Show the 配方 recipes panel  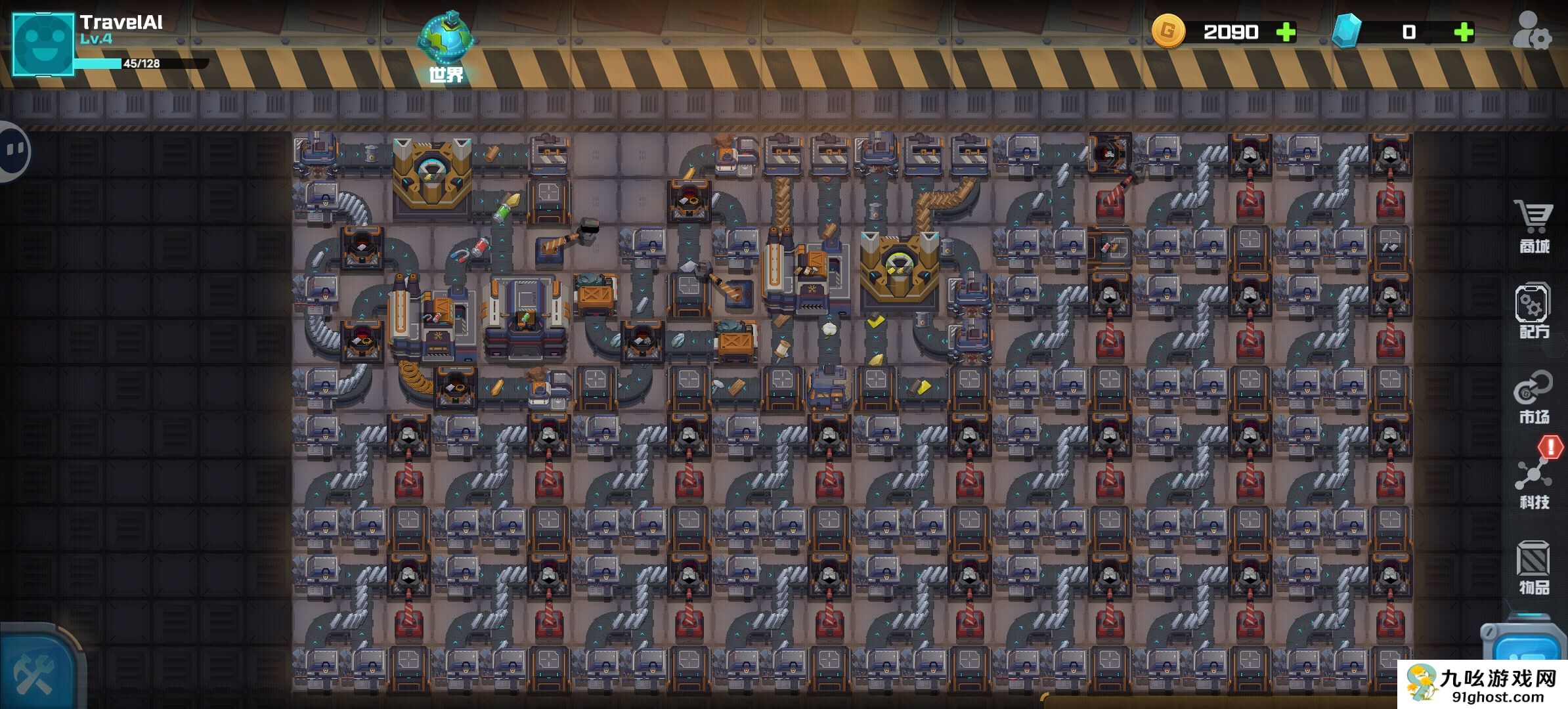[1534, 311]
